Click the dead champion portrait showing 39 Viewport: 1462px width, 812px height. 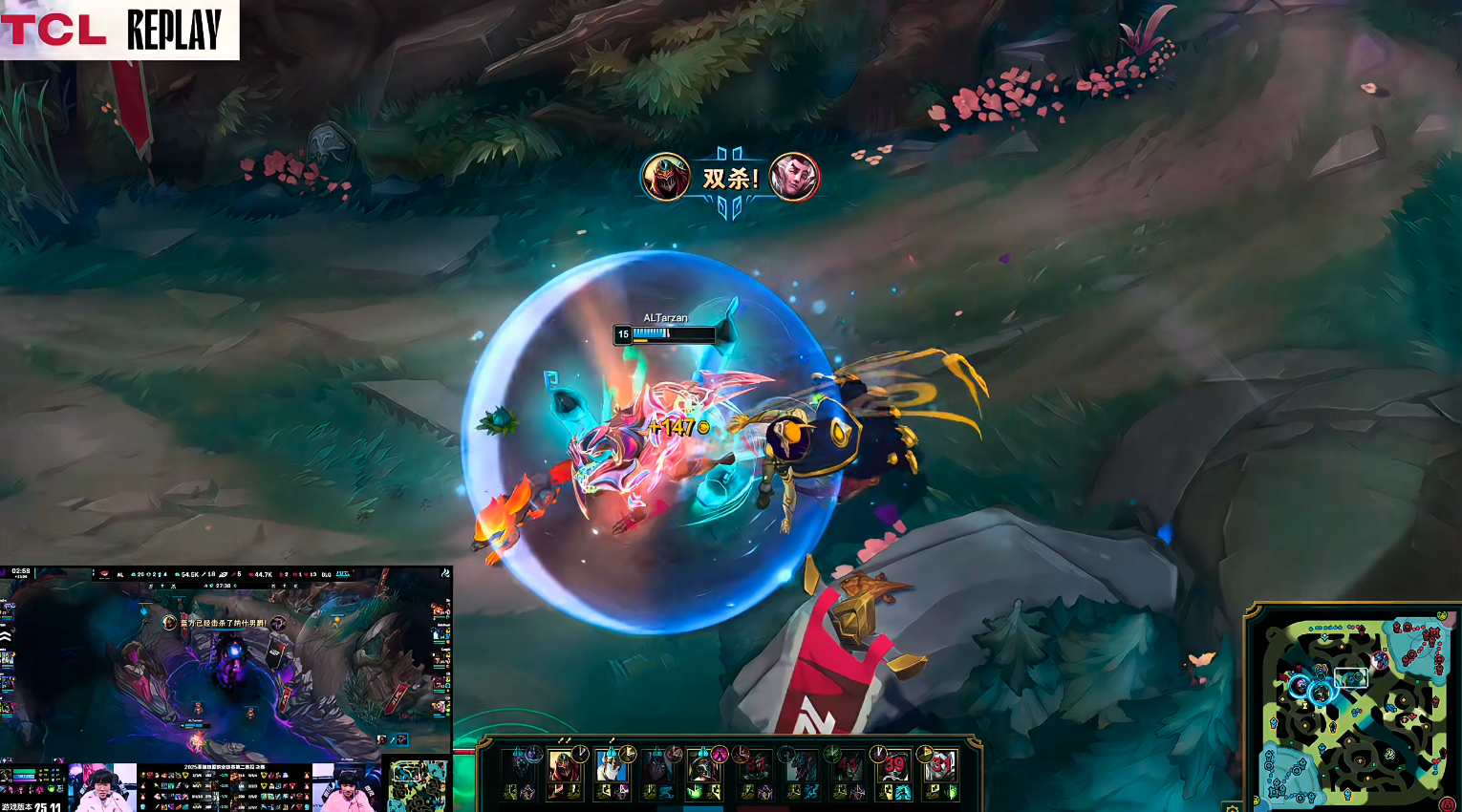pos(893,766)
